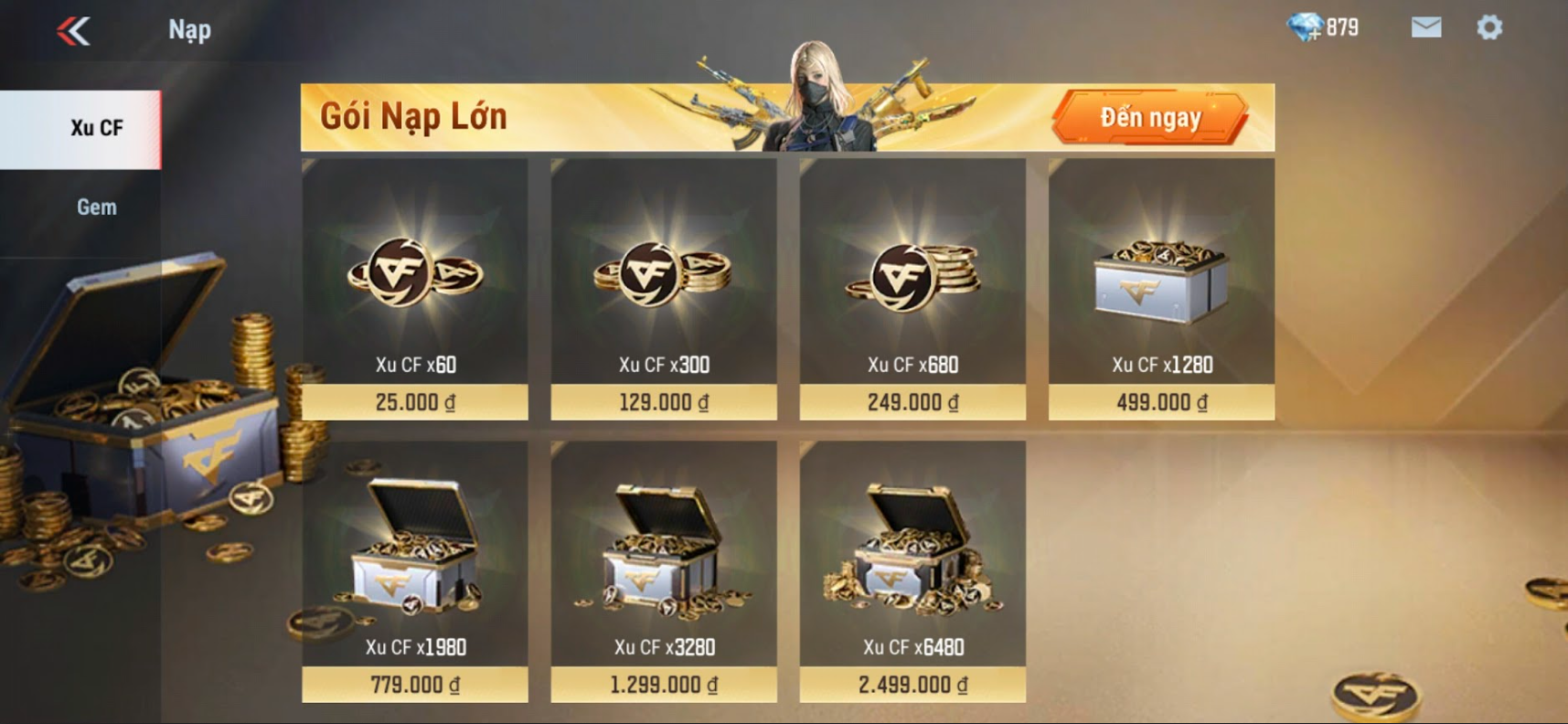This screenshot has height=724, width=1568.
Task: Purchase the Xu CF x6480 chest
Action: (912, 571)
